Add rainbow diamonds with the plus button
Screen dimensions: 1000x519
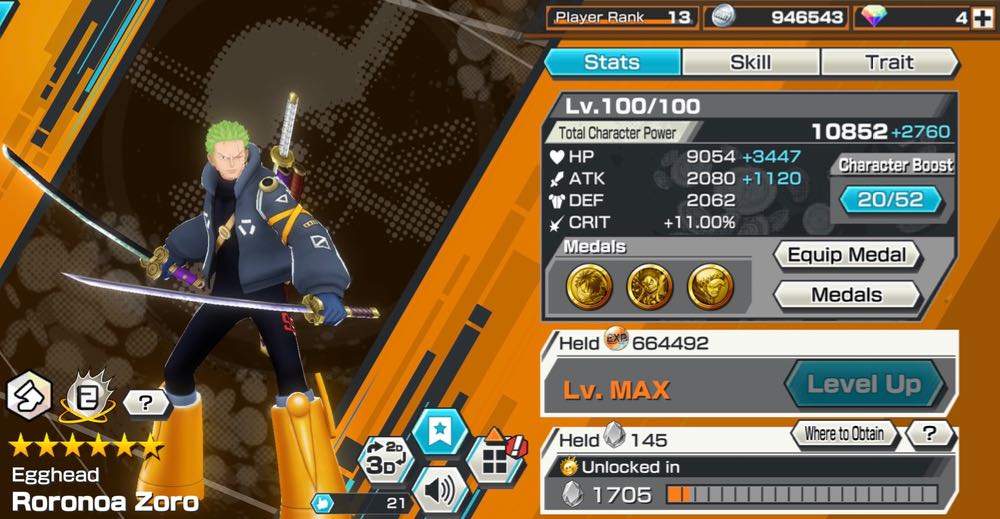[982, 18]
